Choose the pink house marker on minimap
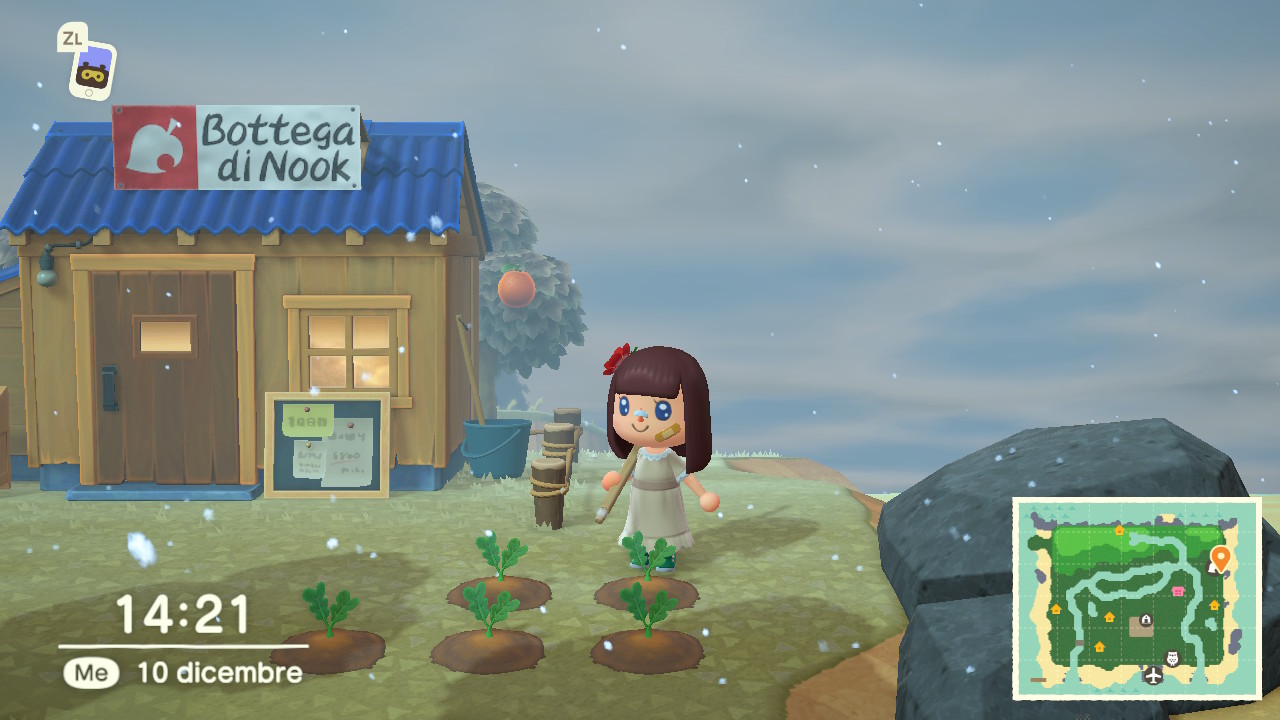 tap(1178, 591)
